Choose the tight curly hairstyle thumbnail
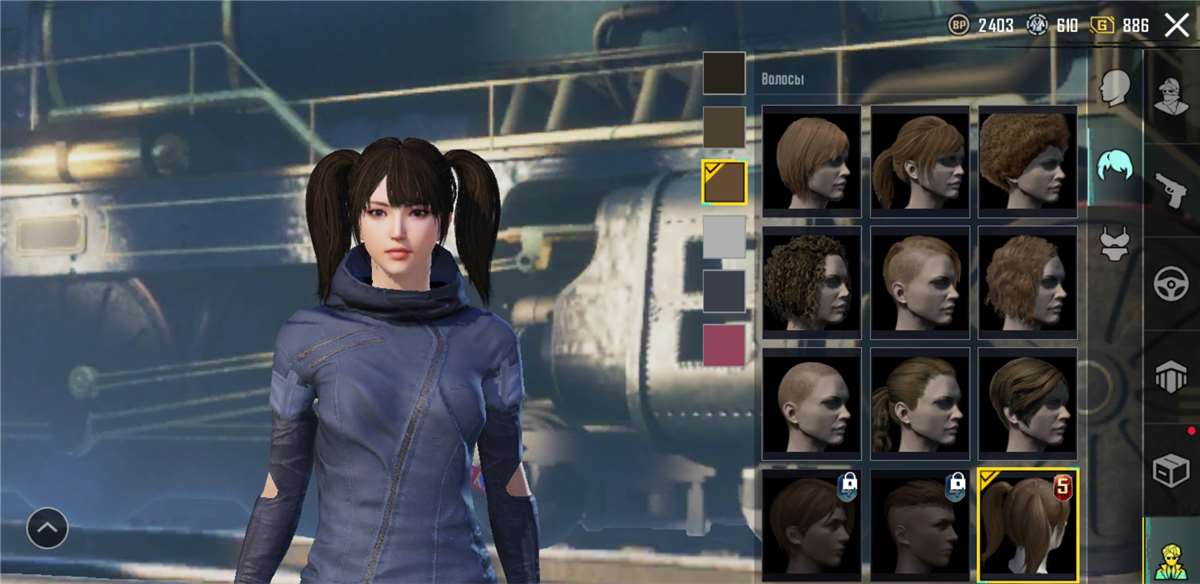This screenshot has height=584, width=1200. coord(811,280)
